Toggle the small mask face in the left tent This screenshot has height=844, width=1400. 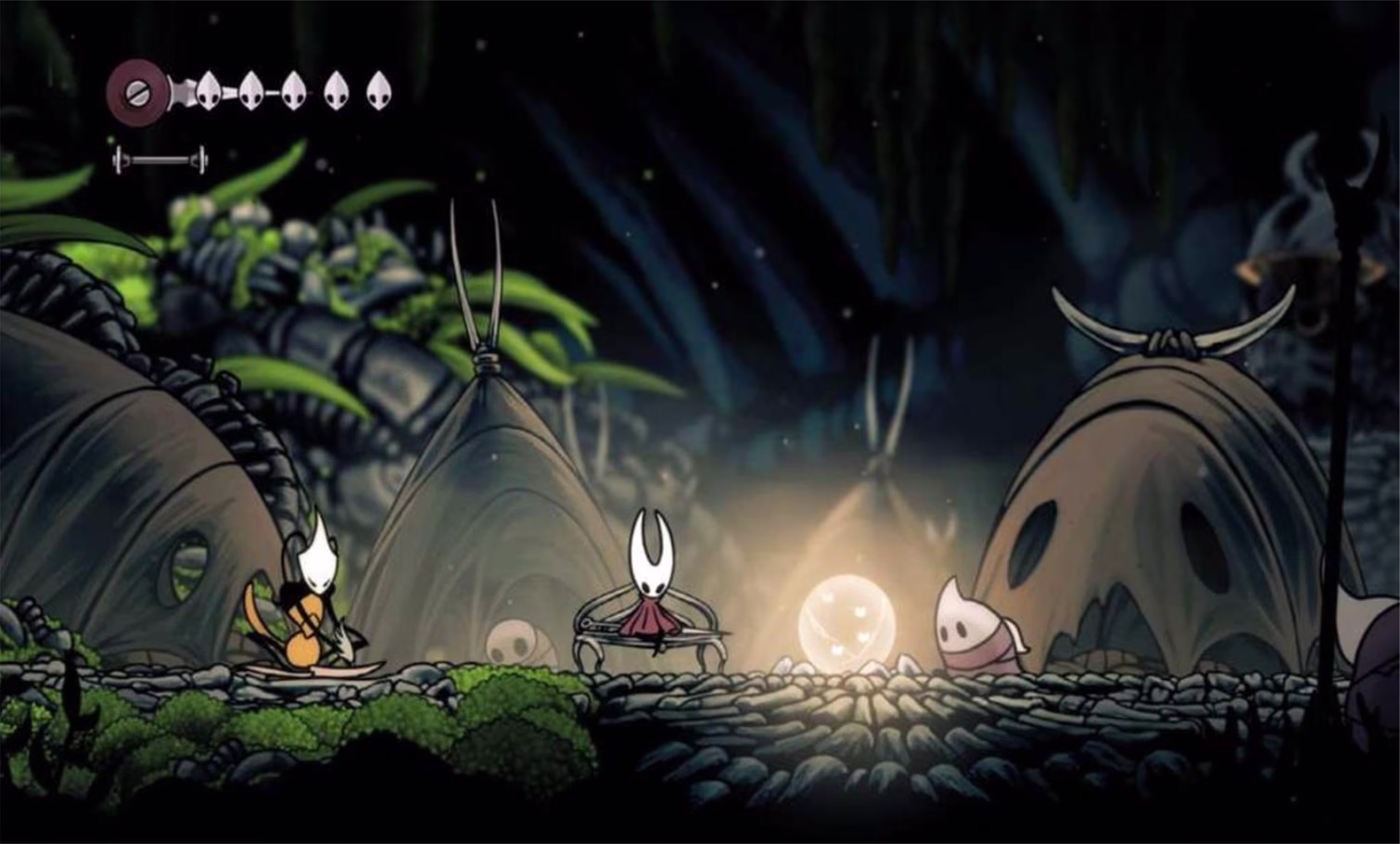[510, 640]
